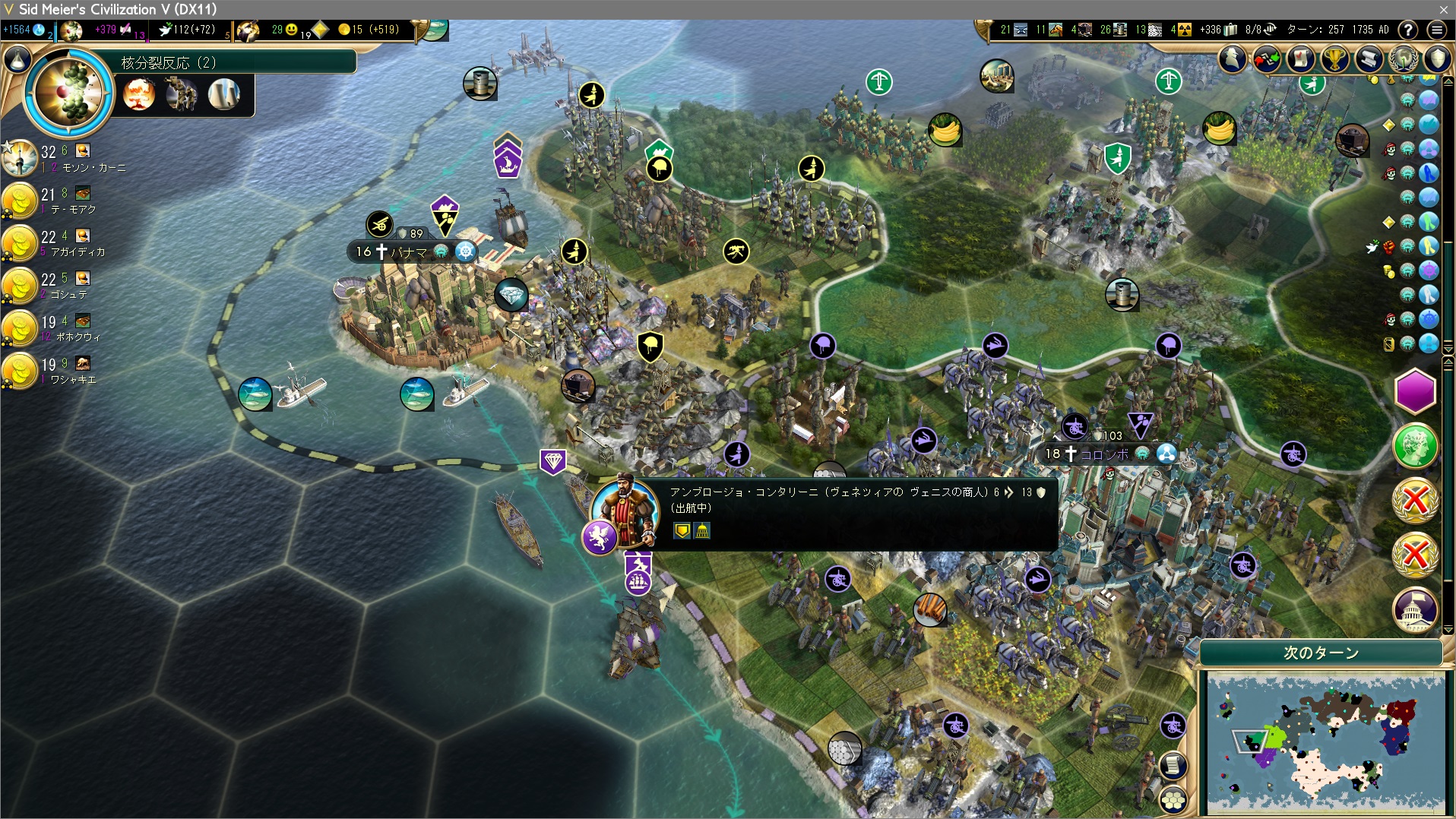Click the 次のターン next turn button
Screen dimensions: 1456x819
click(x=1321, y=653)
